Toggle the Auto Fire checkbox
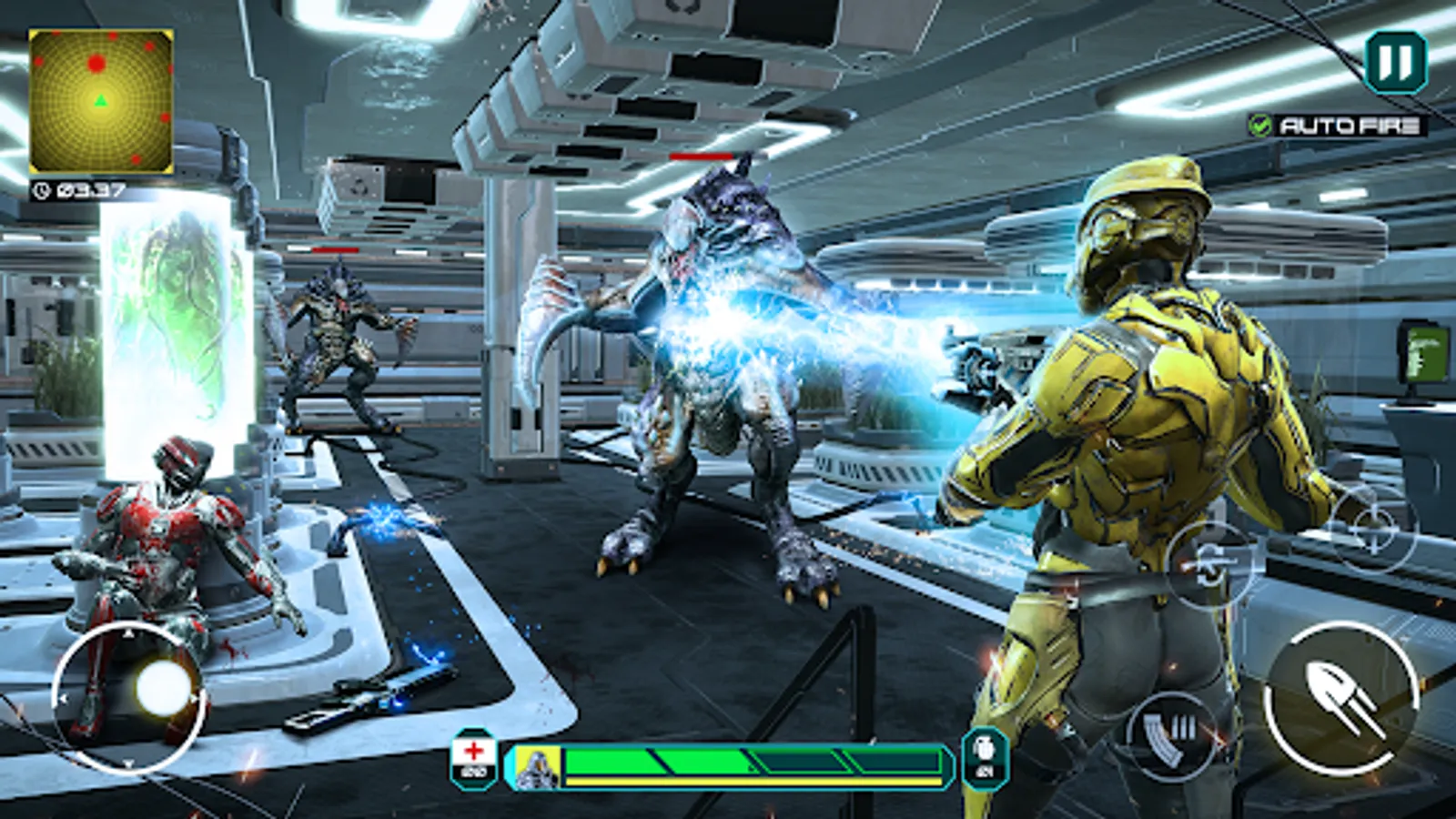This screenshot has height=819, width=1456. [1260, 126]
